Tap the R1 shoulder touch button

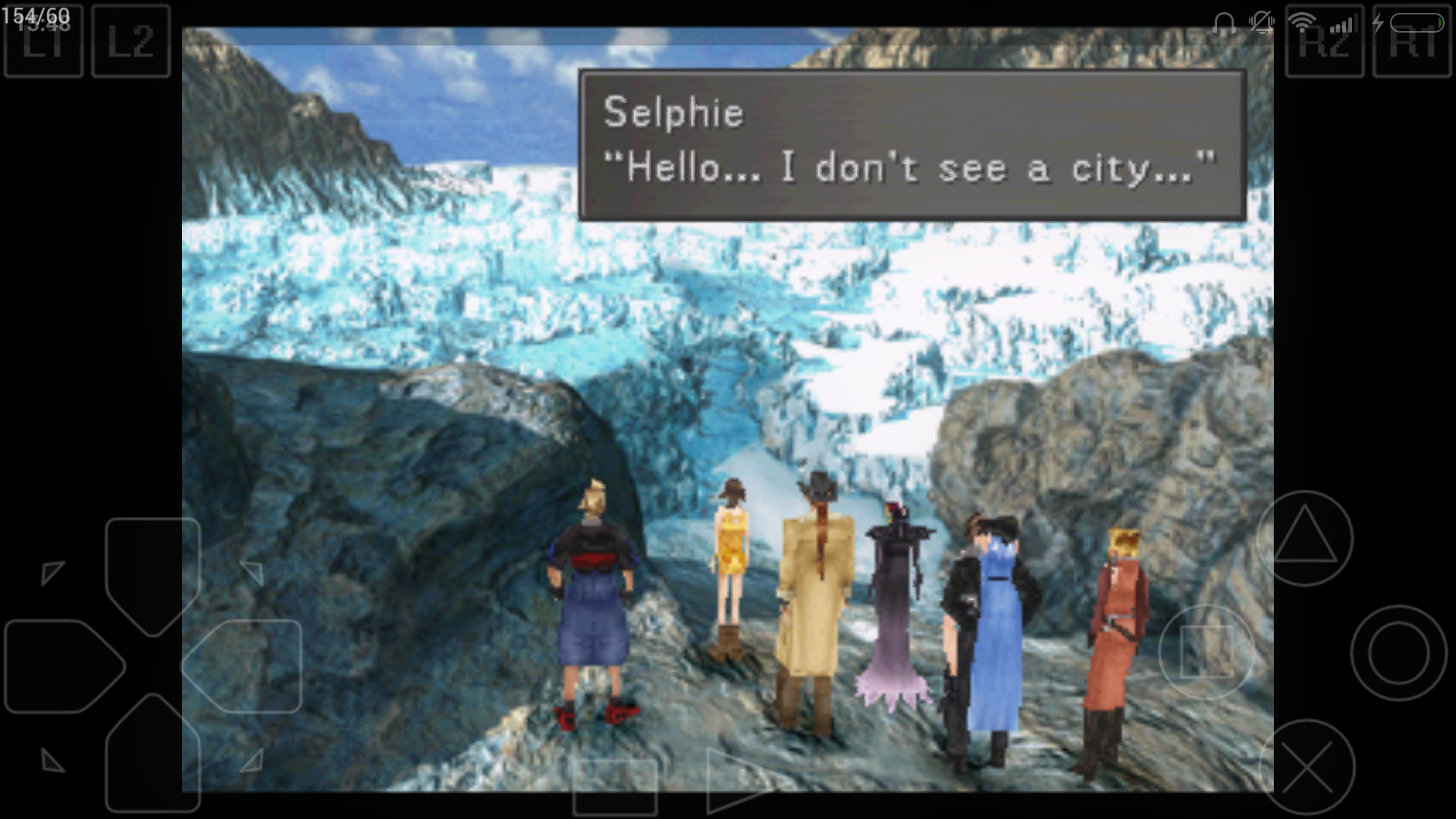[x=1412, y=40]
